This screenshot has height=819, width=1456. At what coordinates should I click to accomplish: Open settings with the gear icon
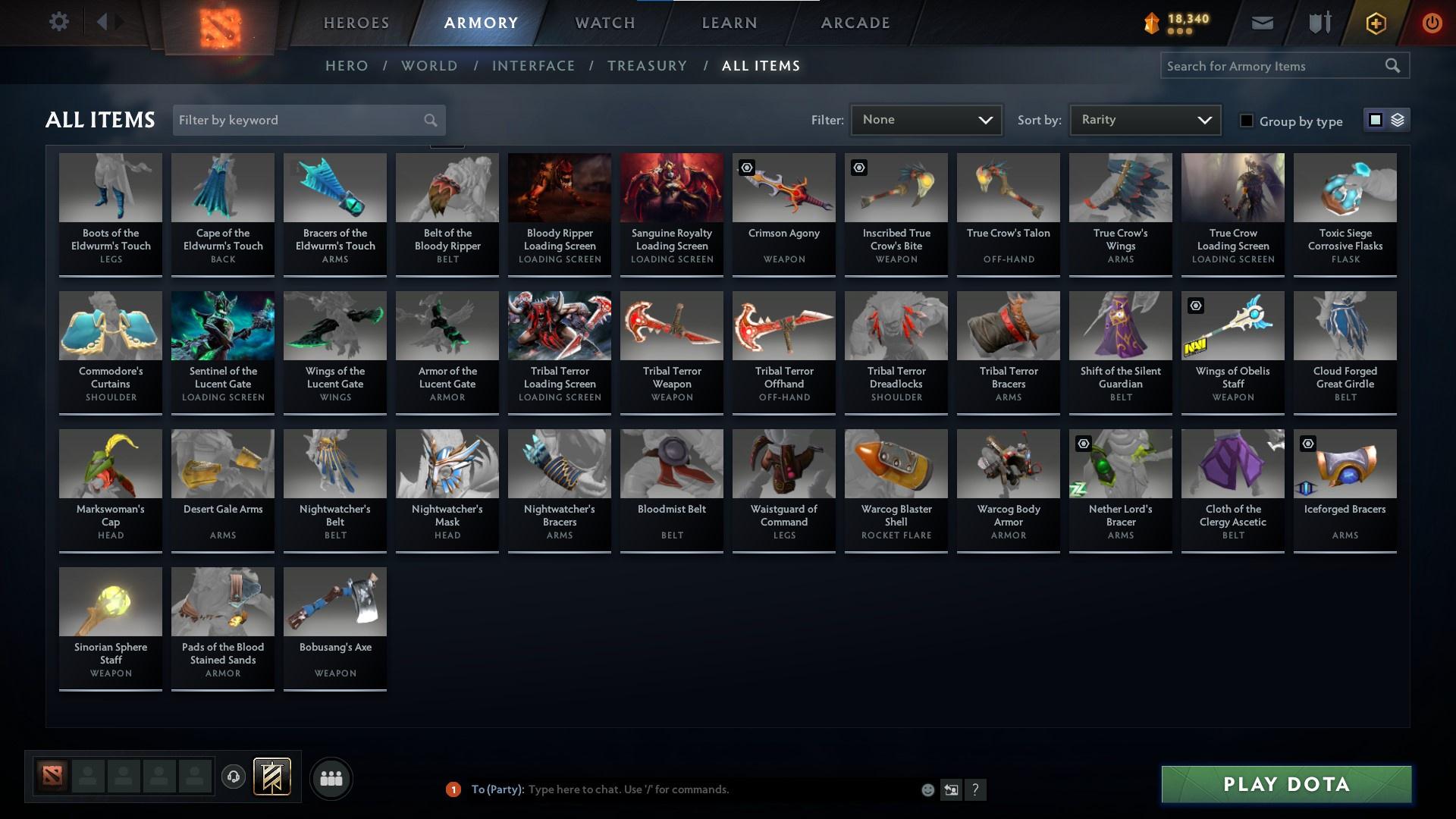pos(59,21)
